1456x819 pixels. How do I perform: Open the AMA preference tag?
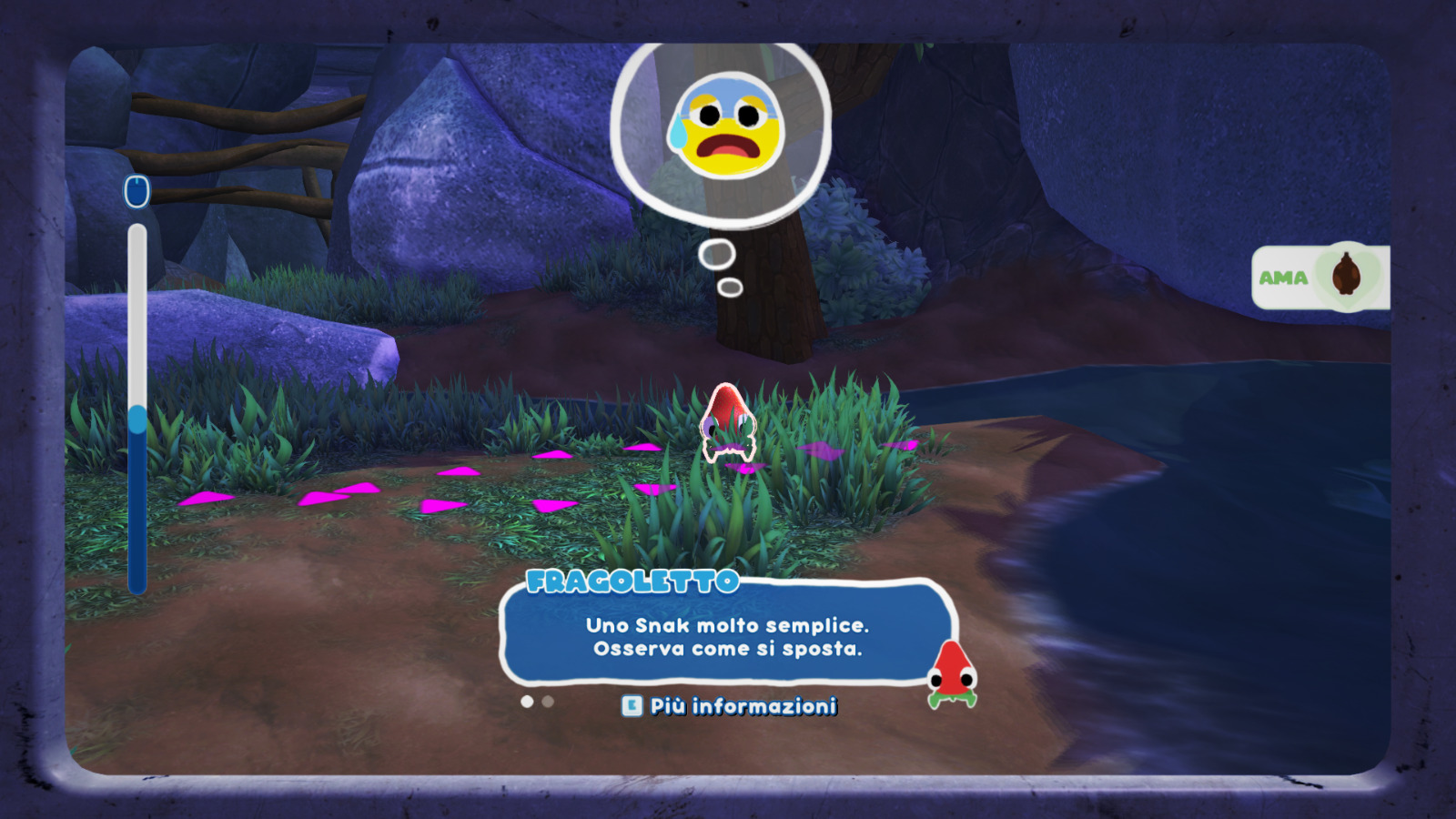point(1319,277)
